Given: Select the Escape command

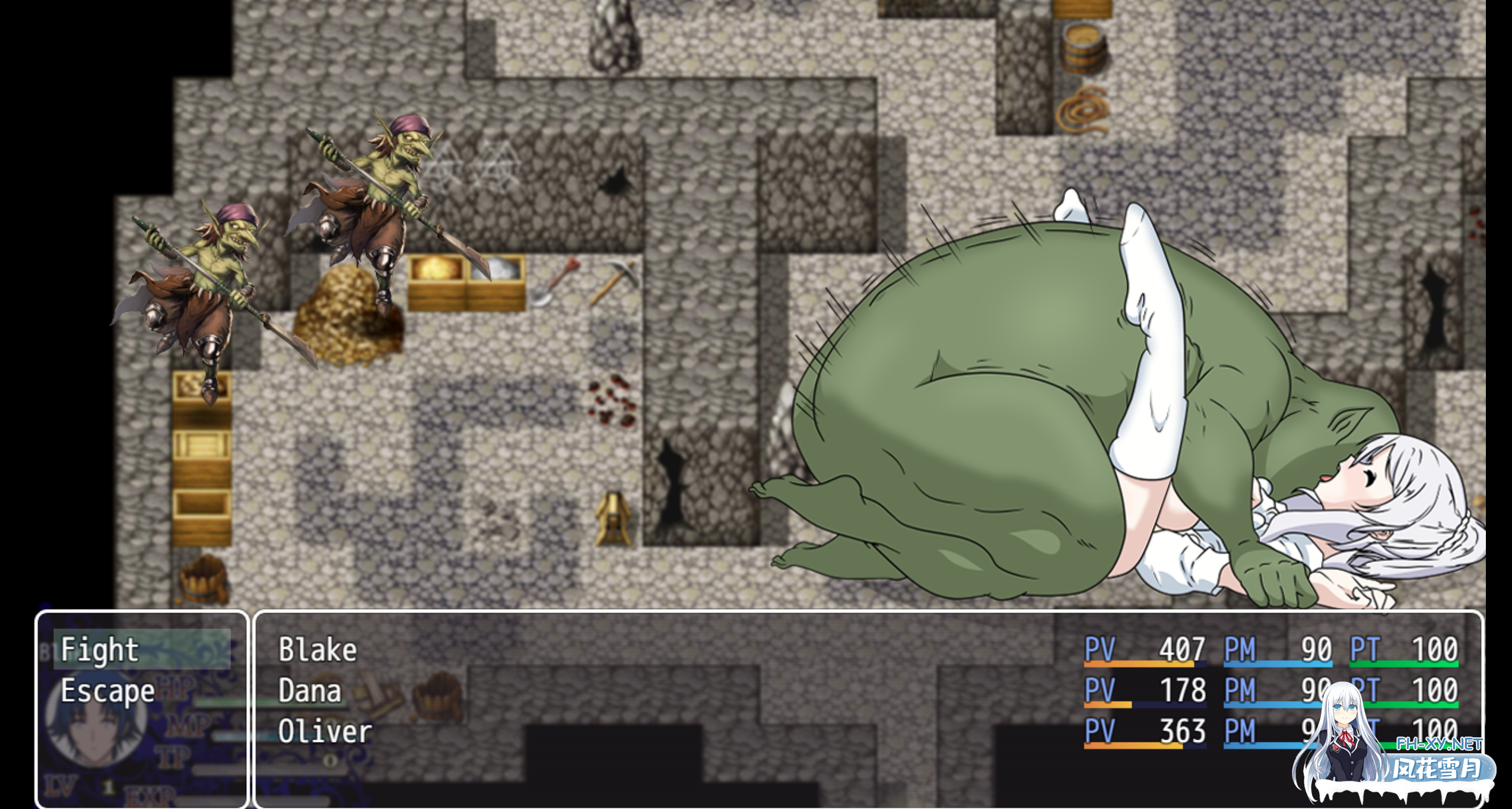Looking at the screenshot, I should point(107,690).
